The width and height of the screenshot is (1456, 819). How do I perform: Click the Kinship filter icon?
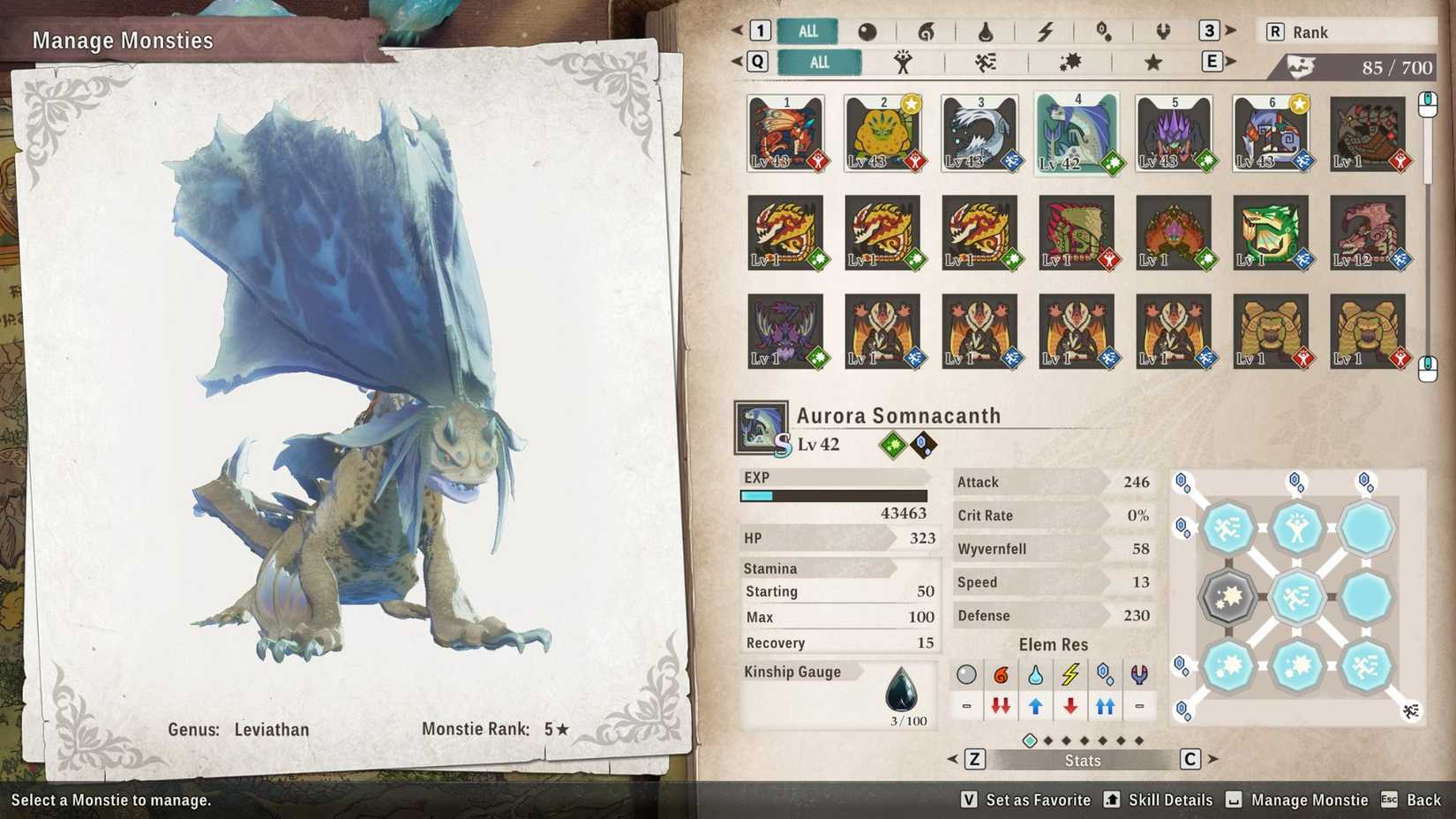coord(904,62)
